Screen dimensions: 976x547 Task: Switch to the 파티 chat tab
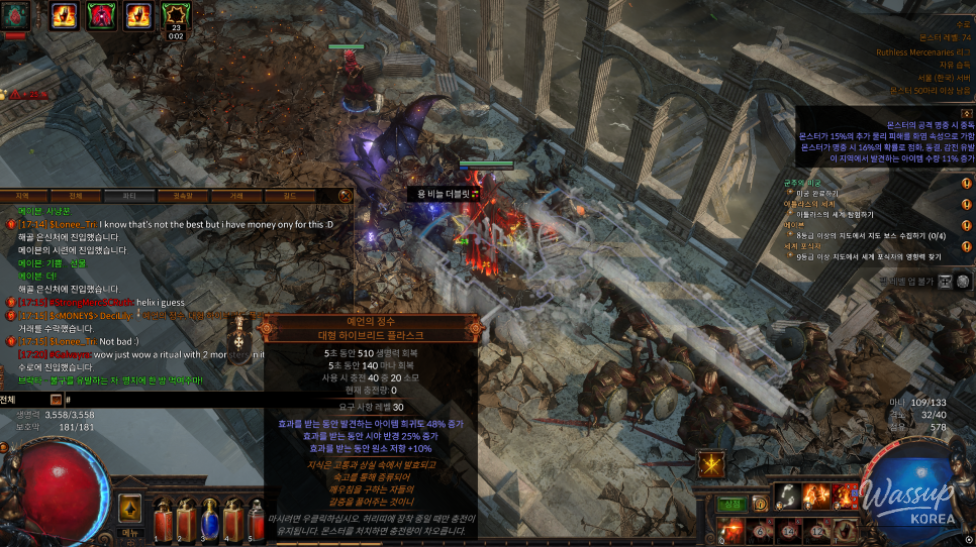129,196
